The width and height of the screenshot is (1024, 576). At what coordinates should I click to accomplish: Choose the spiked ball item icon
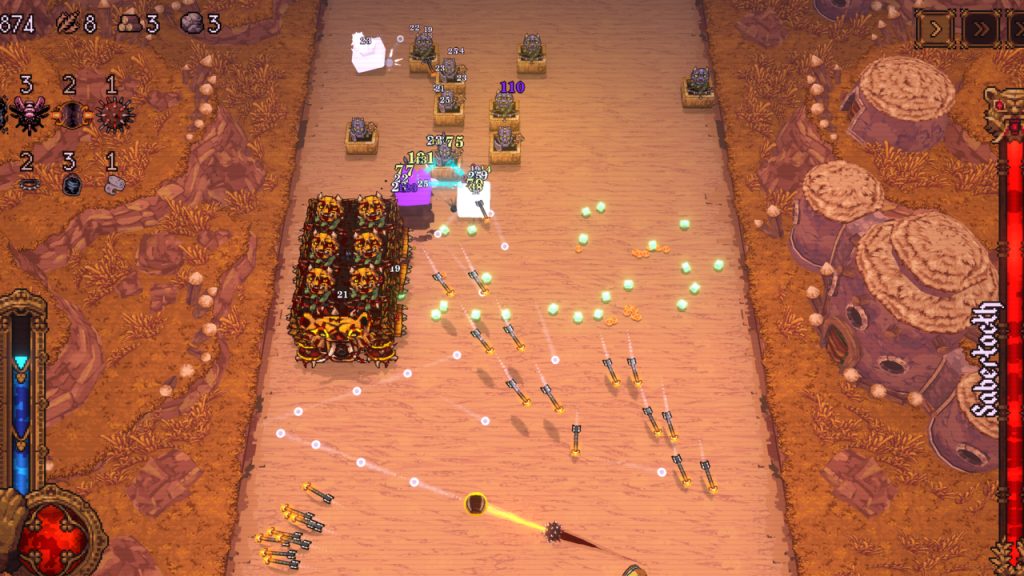(x=113, y=114)
